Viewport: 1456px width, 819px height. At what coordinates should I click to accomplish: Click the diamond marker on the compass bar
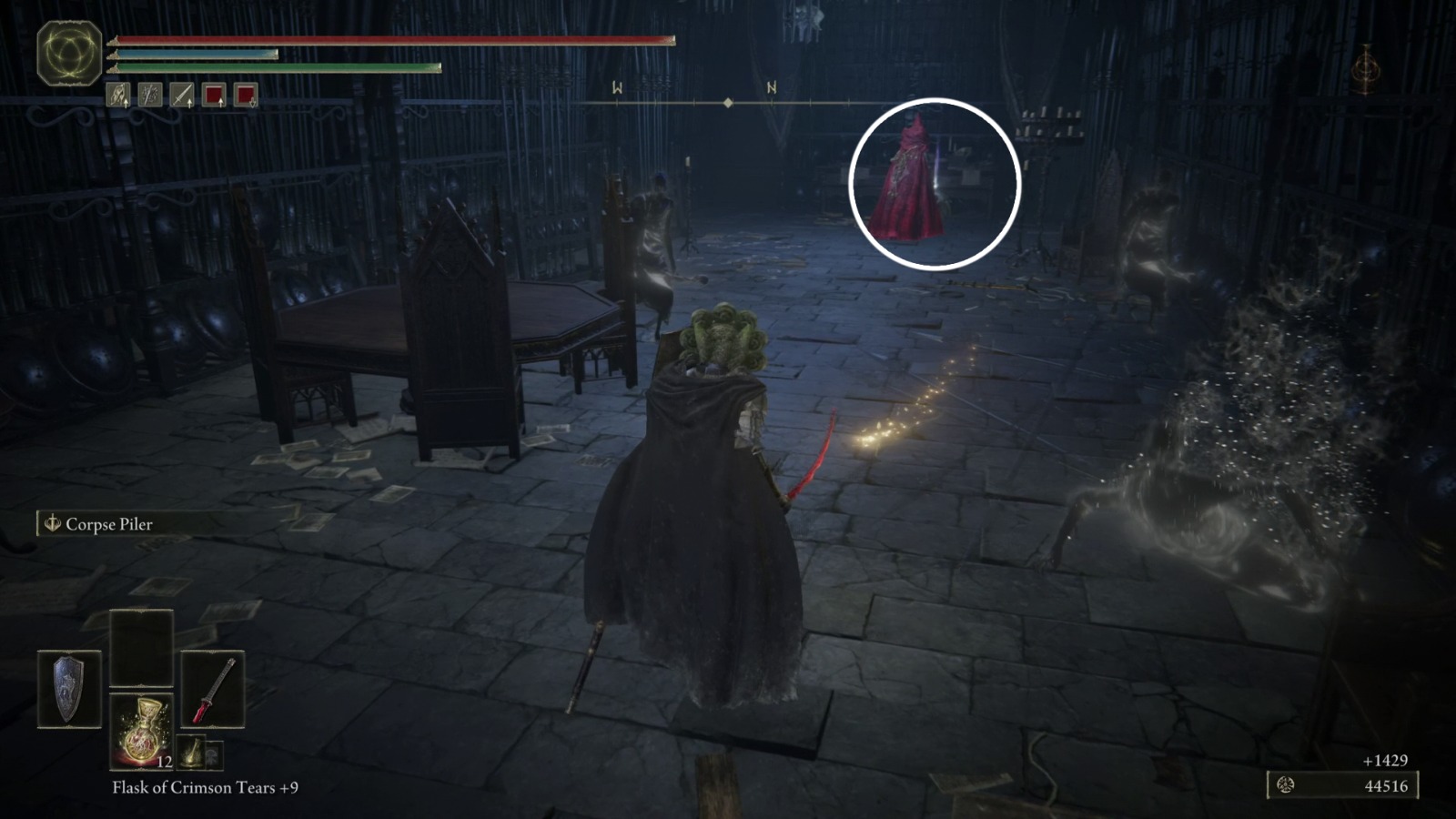pos(728,103)
